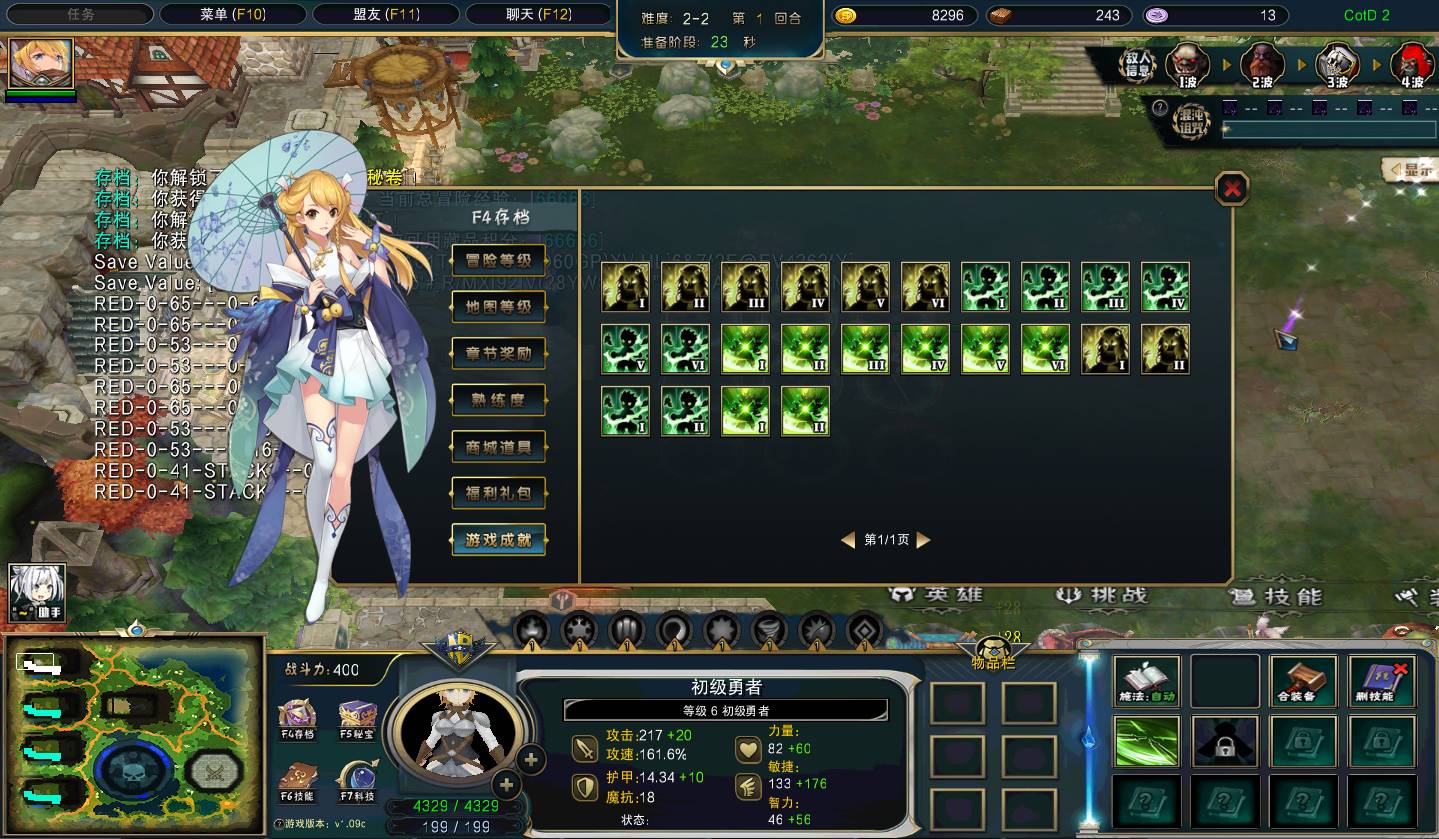The width and height of the screenshot is (1439, 839).
Task: Open the F7科技 tech icon
Action: click(357, 781)
